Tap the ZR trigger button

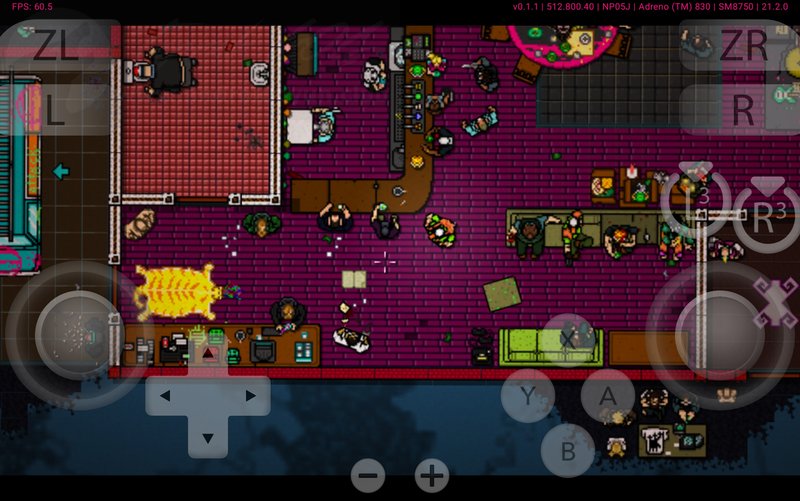(743, 45)
